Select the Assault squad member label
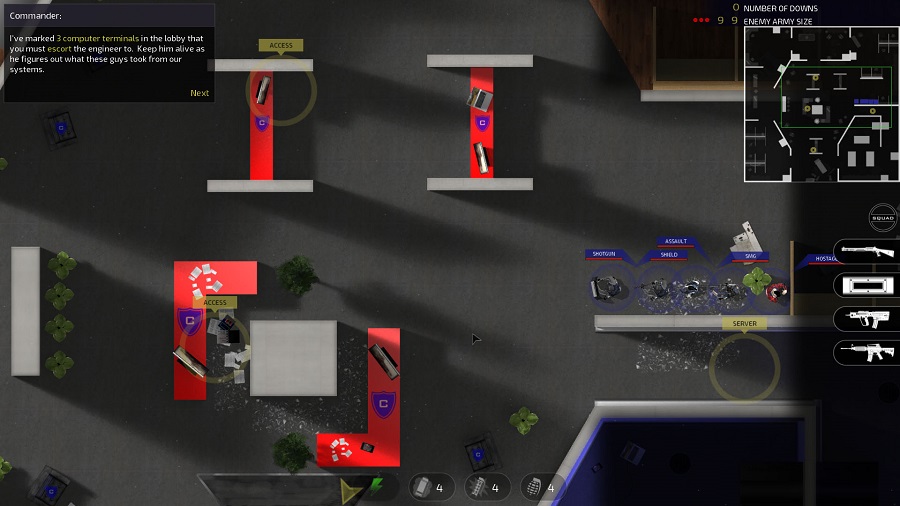The height and width of the screenshot is (506, 900). point(676,241)
